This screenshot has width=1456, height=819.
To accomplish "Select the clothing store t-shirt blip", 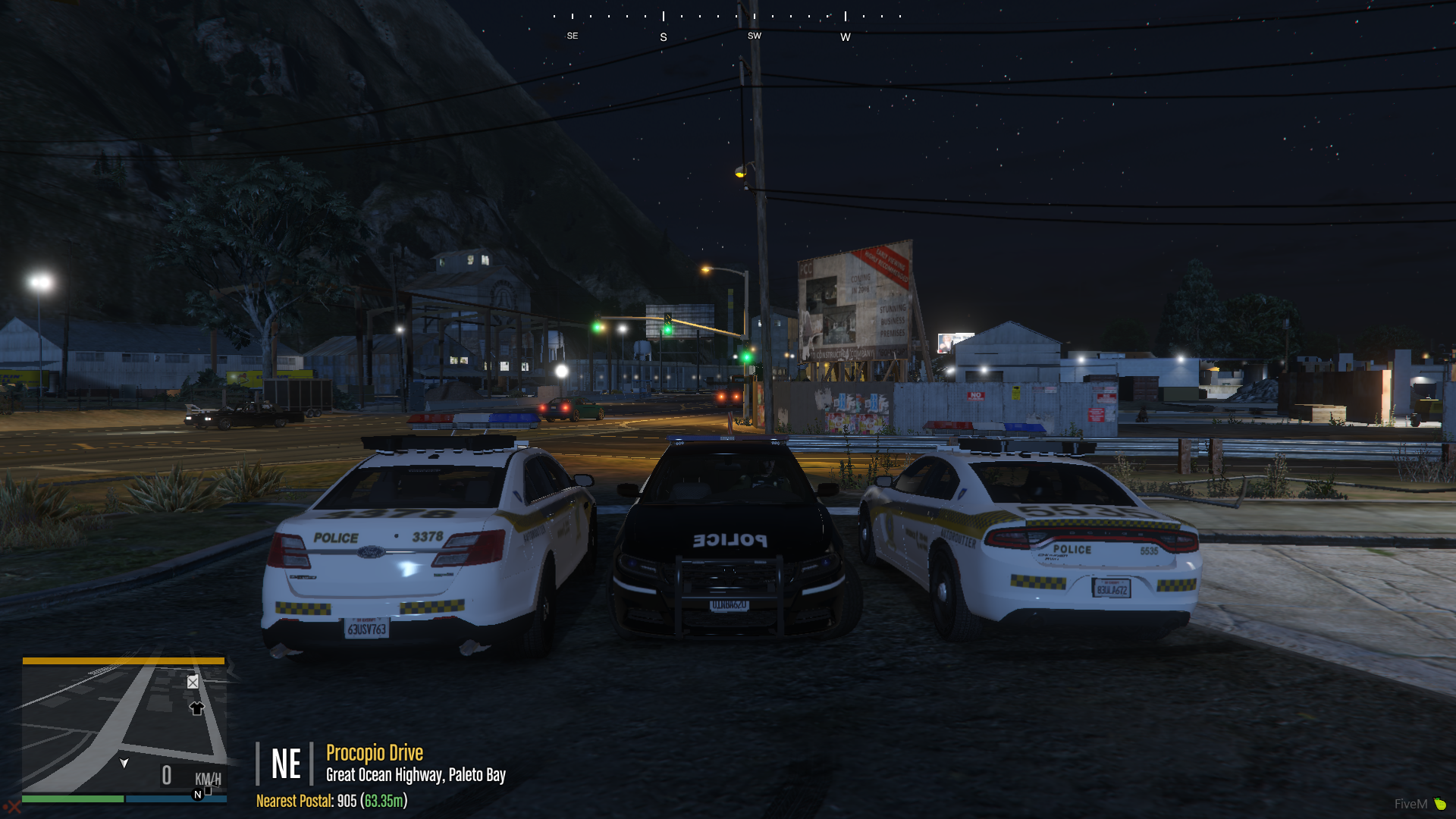I will pyautogui.click(x=196, y=708).
